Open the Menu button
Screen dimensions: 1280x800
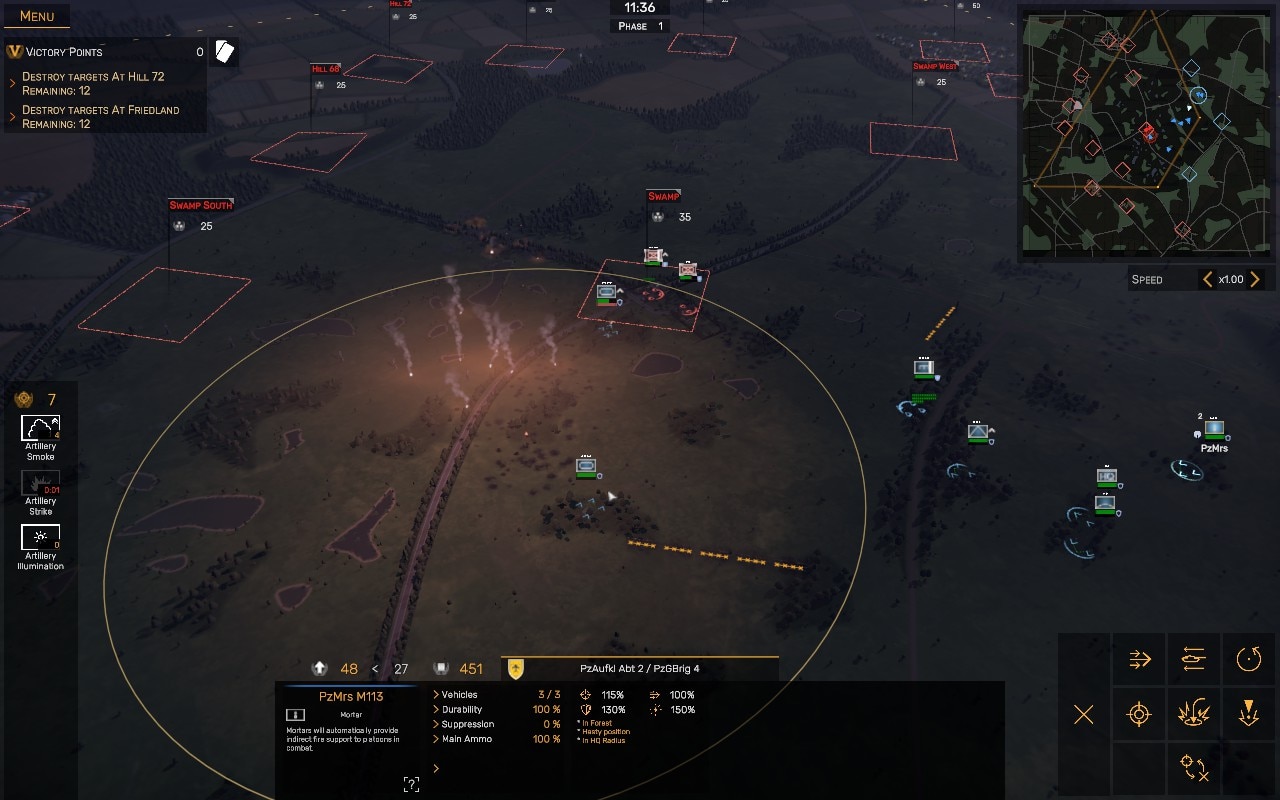(x=37, y=16)
